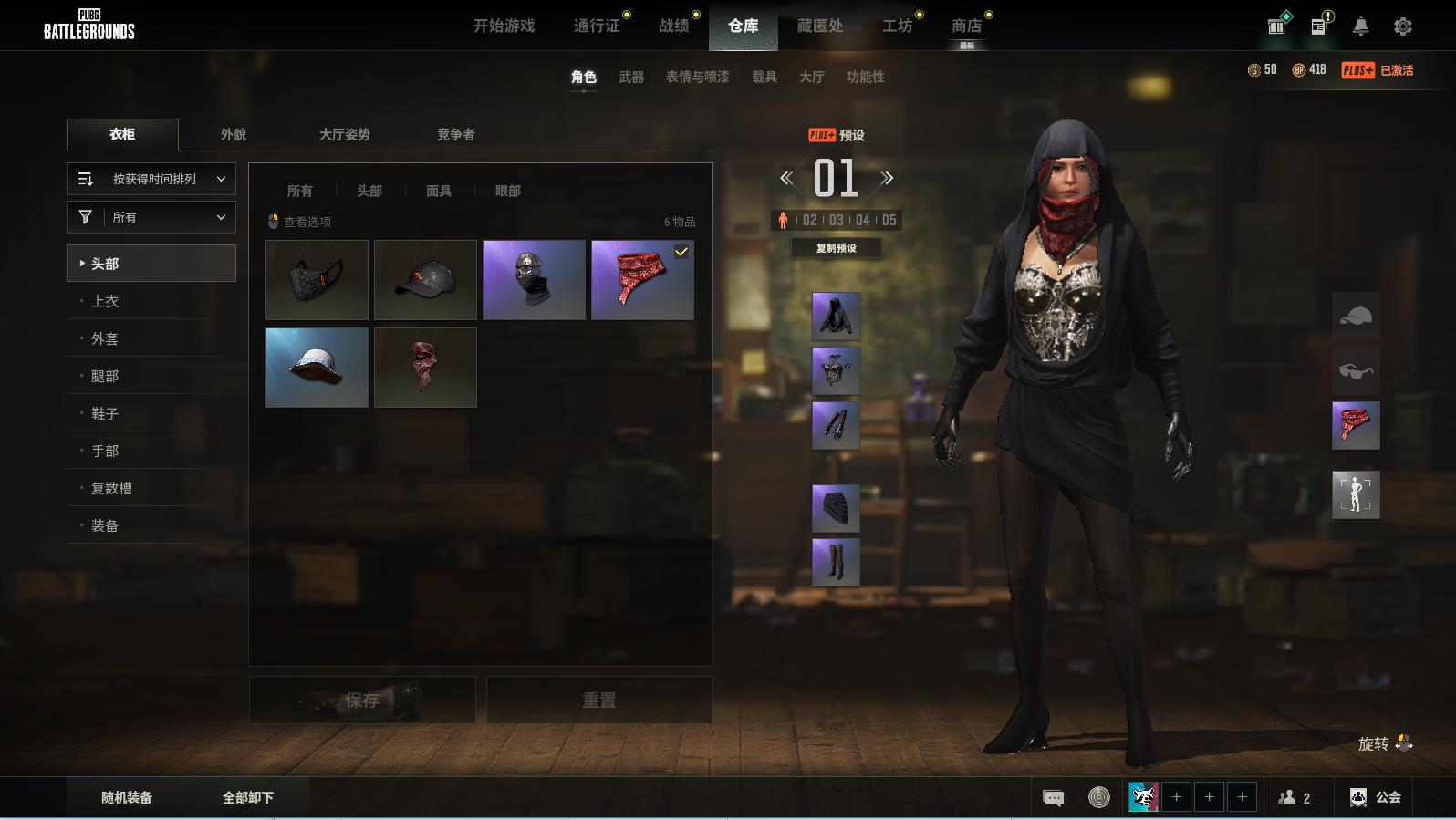The width and height of the screenshot is (1456, 820).
Task: Switch to the 外貌 appearance tab
Action: (x=234, y=134)
